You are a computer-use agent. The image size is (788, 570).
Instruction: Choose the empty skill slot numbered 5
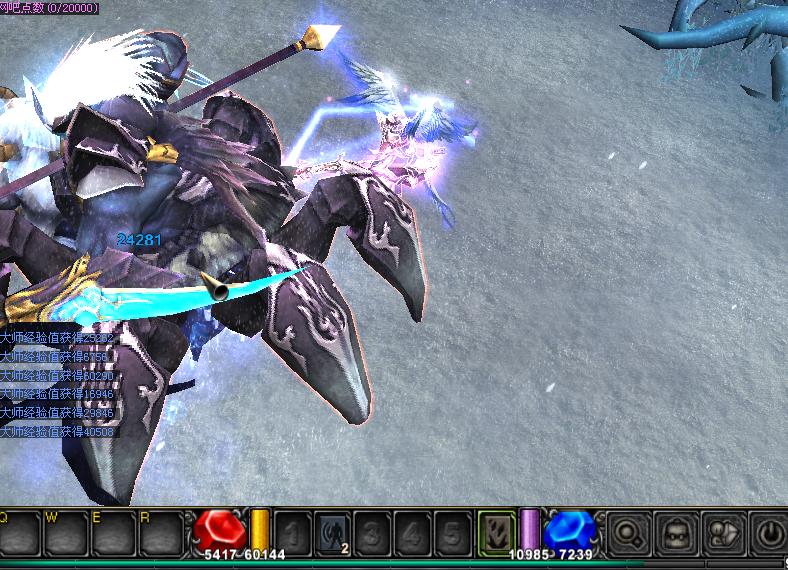coord(452,531)
